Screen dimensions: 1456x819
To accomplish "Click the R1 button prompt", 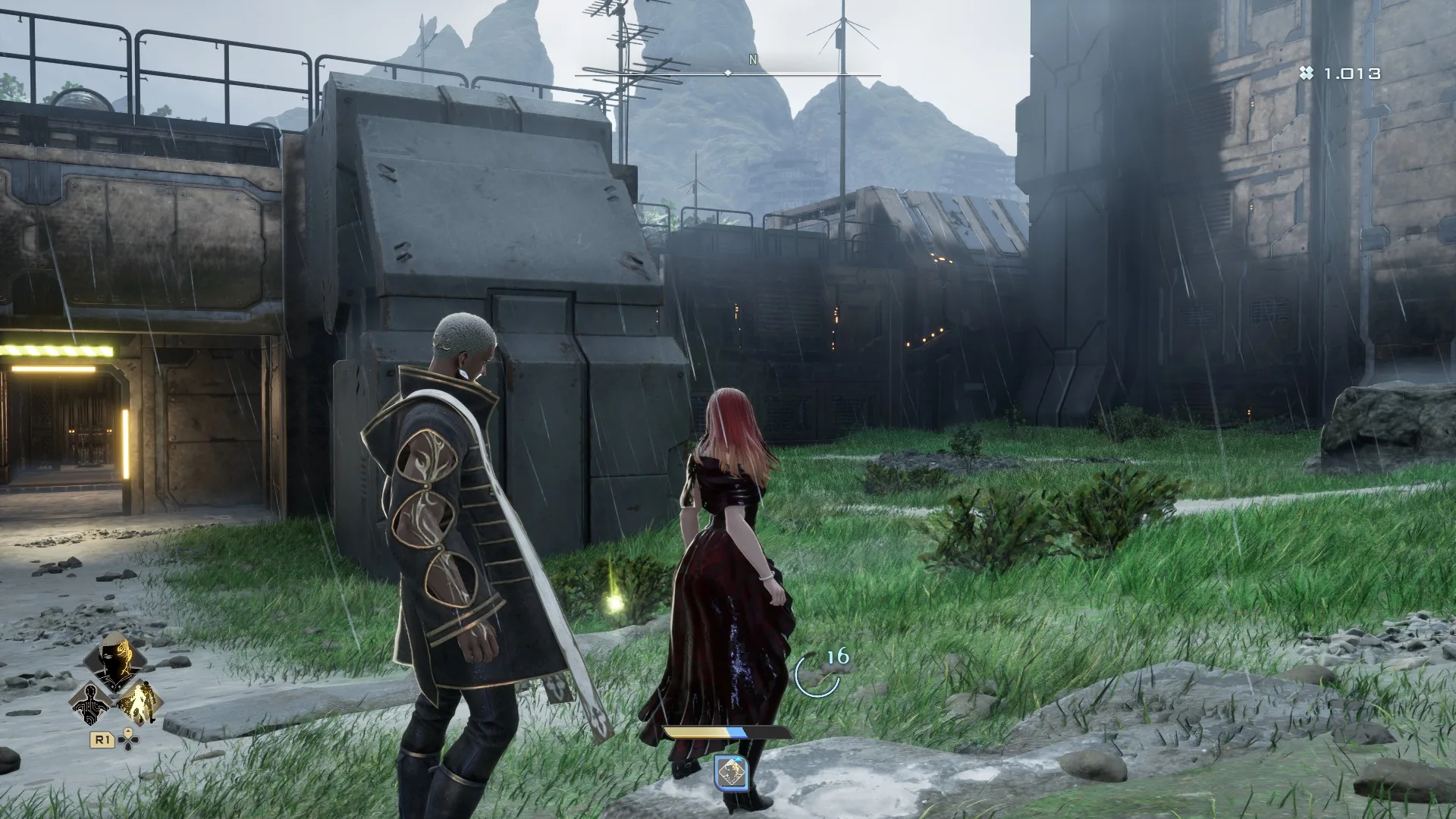I will pyautogui.click(x=102, y=739).
